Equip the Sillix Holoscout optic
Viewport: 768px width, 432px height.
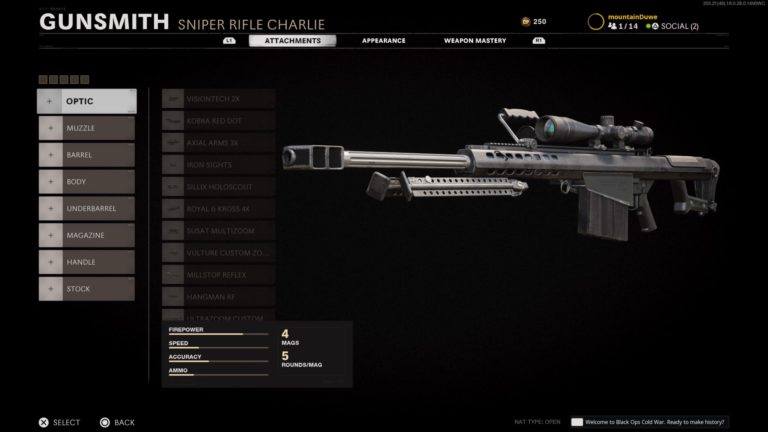pyautogui.click(x=218, y=187)
